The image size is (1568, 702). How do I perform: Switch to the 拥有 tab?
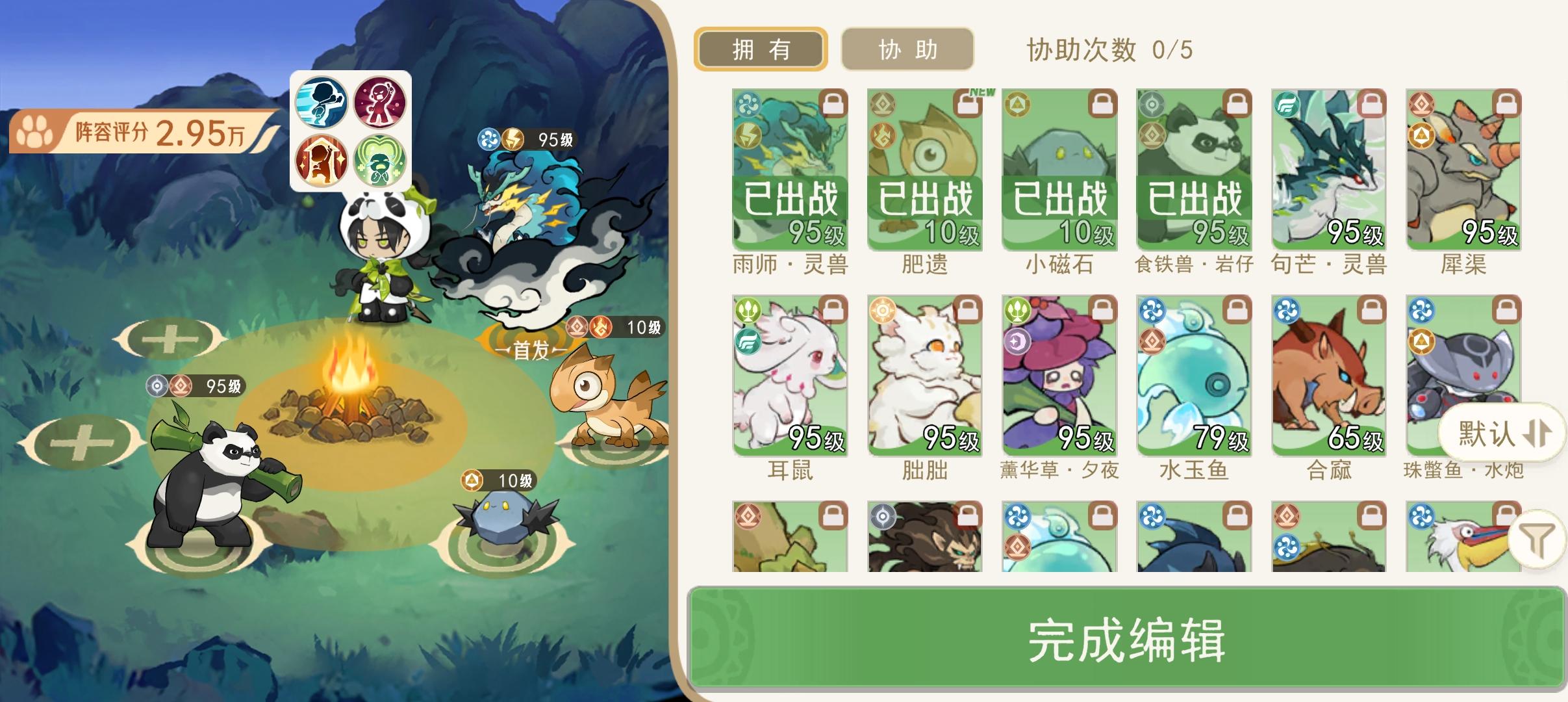coord(760,49)
